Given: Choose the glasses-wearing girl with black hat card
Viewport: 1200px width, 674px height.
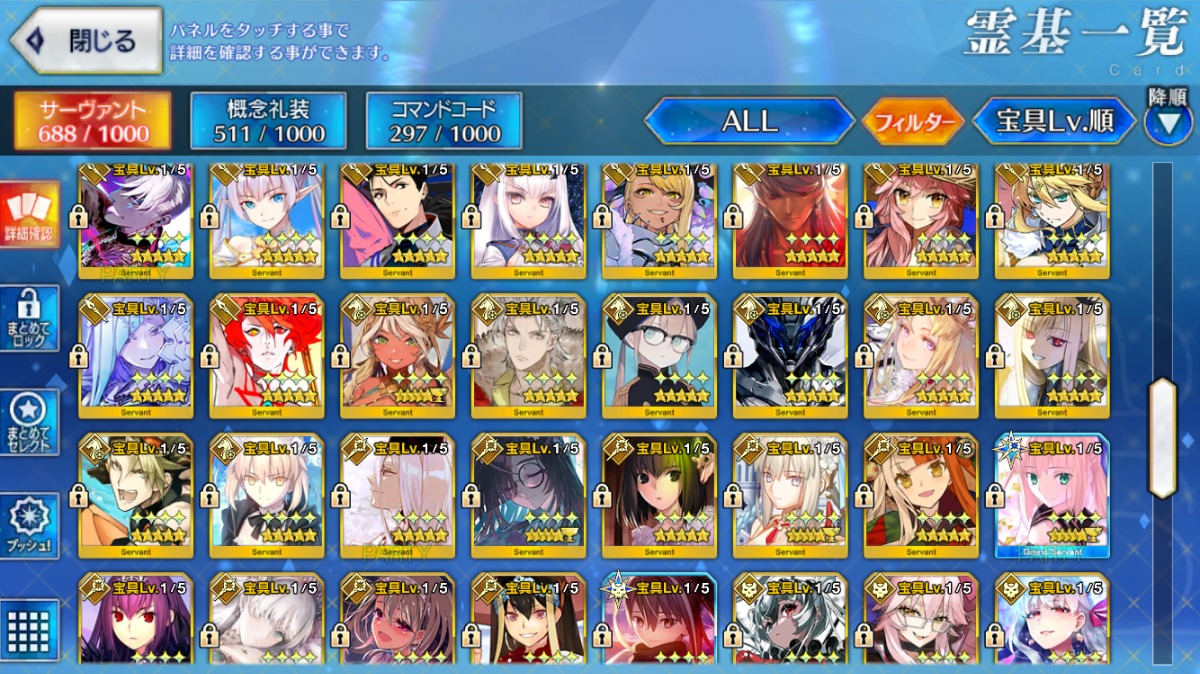Looking at the screenshot, I should click(659, 355).
